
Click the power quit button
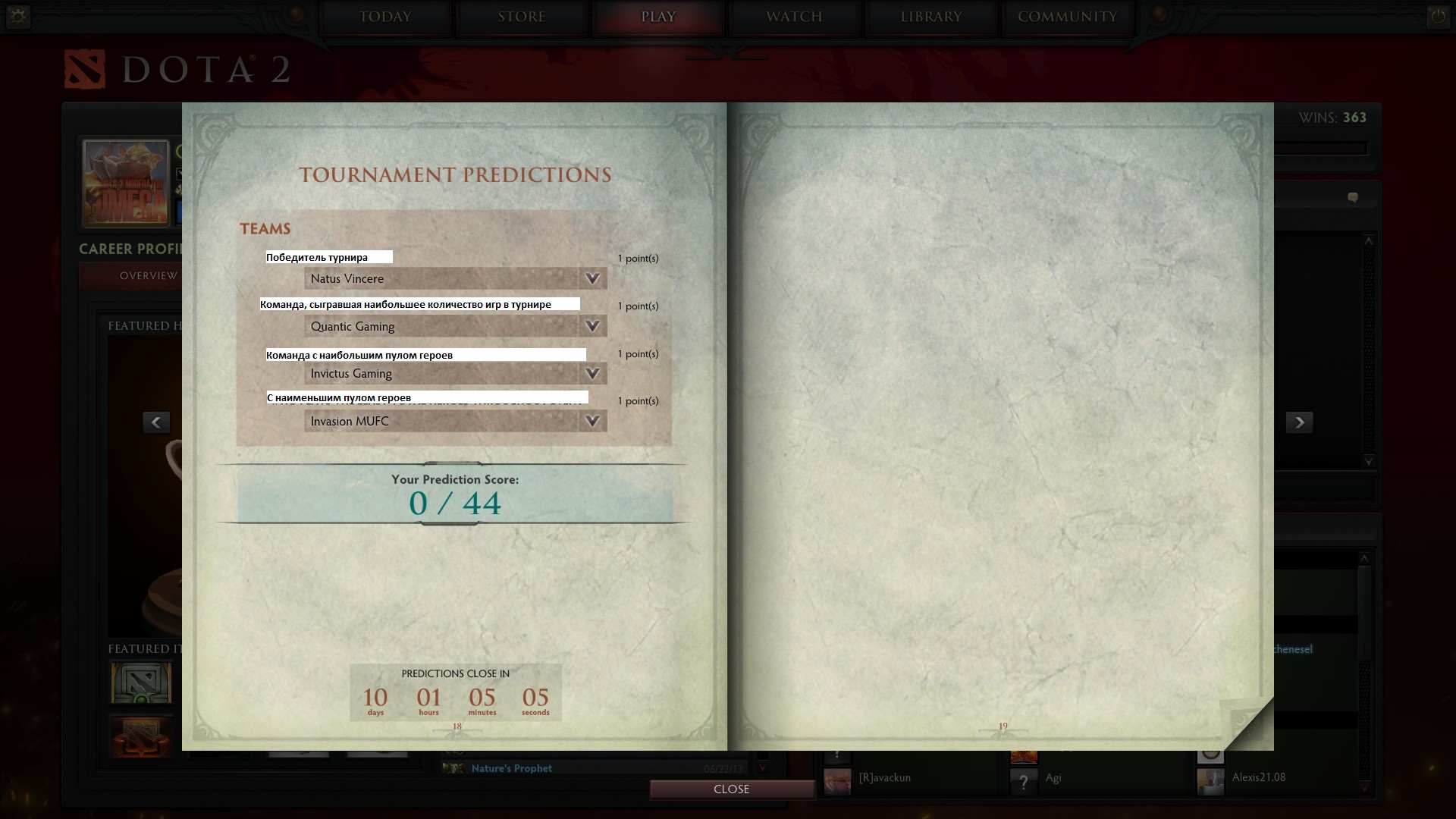pyautogui.click(x=1438, y=17)
